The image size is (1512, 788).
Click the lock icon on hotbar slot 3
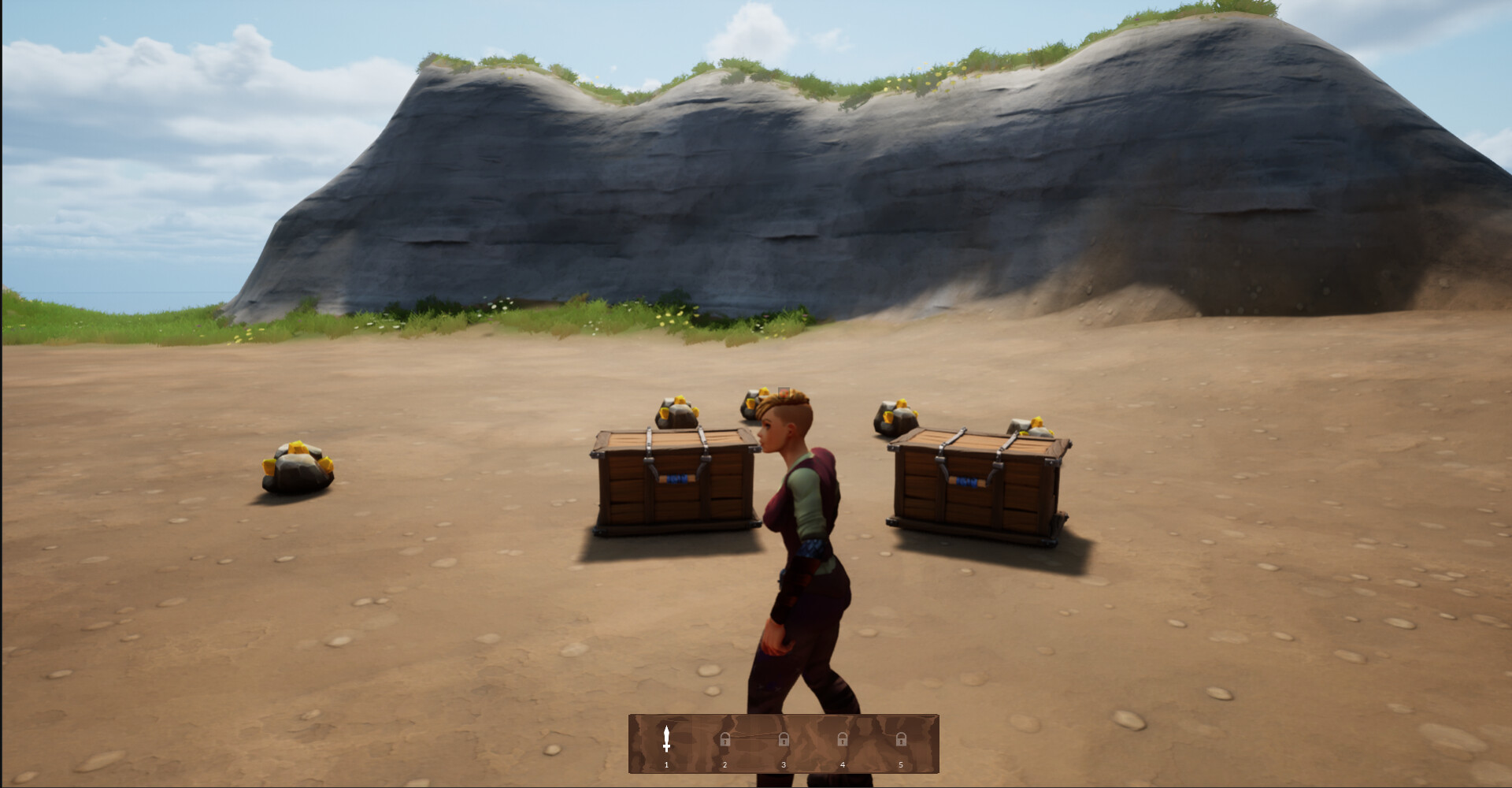[x=784, y=739]
